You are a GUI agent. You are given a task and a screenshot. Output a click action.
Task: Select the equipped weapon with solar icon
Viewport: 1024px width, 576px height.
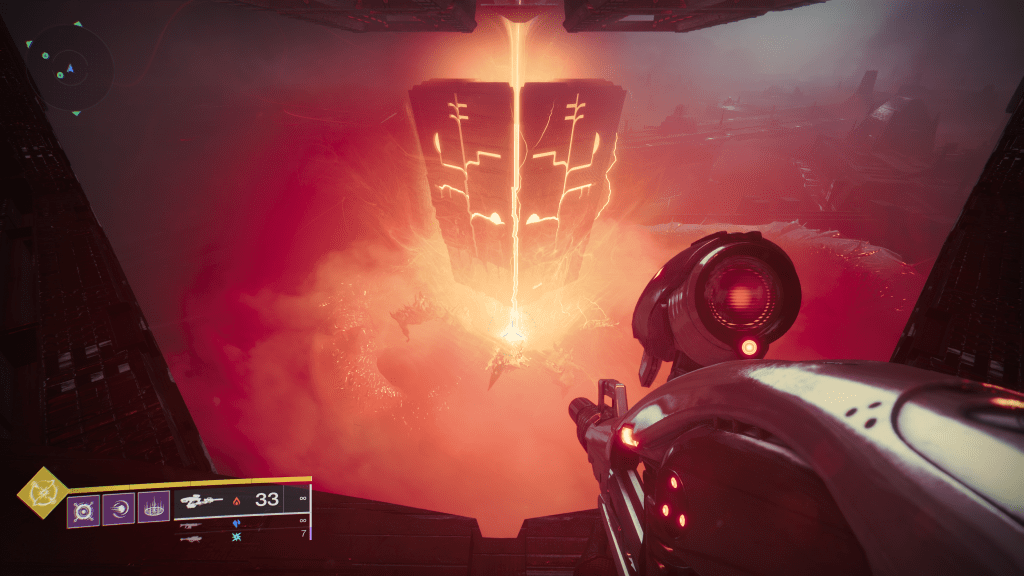tap(241, 500)
